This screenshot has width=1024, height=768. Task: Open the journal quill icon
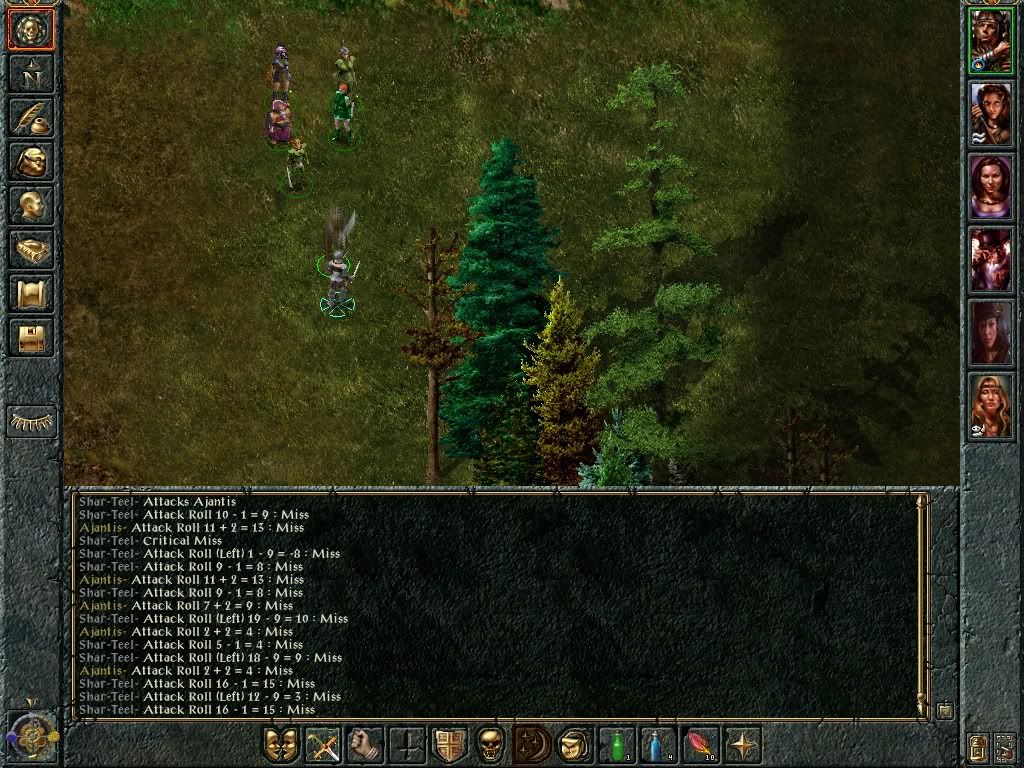(31, 117)
